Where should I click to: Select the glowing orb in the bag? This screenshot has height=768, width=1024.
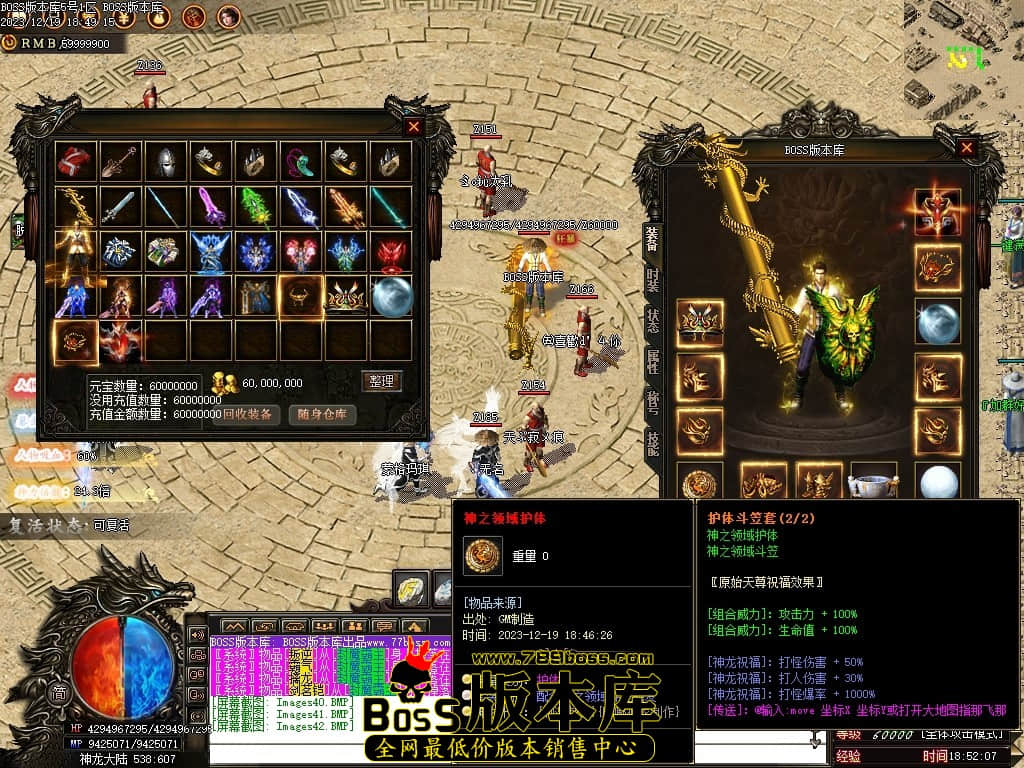coord(391,296)
